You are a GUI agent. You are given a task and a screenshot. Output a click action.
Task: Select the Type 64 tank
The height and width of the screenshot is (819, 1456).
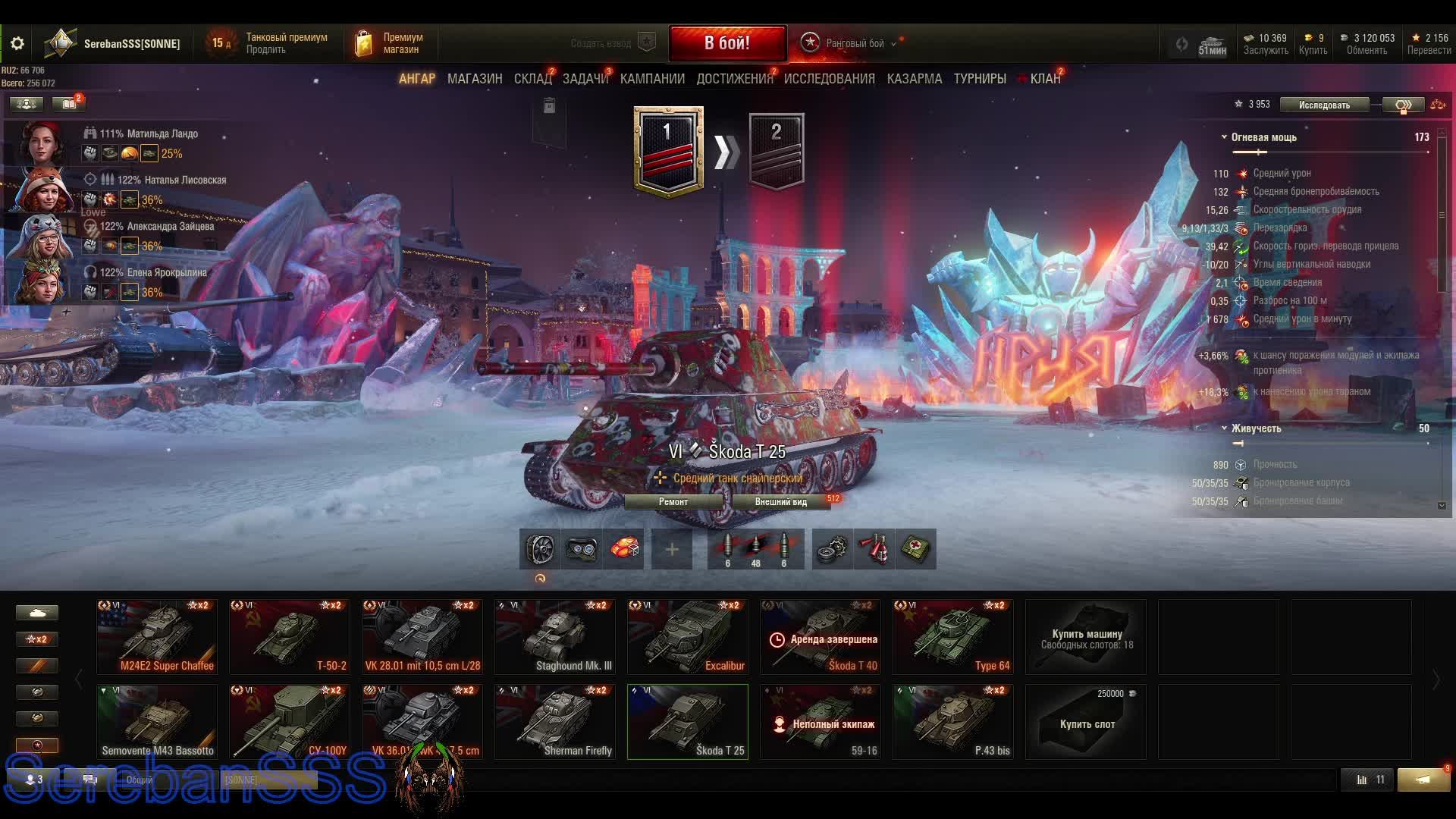pos(953,637)
